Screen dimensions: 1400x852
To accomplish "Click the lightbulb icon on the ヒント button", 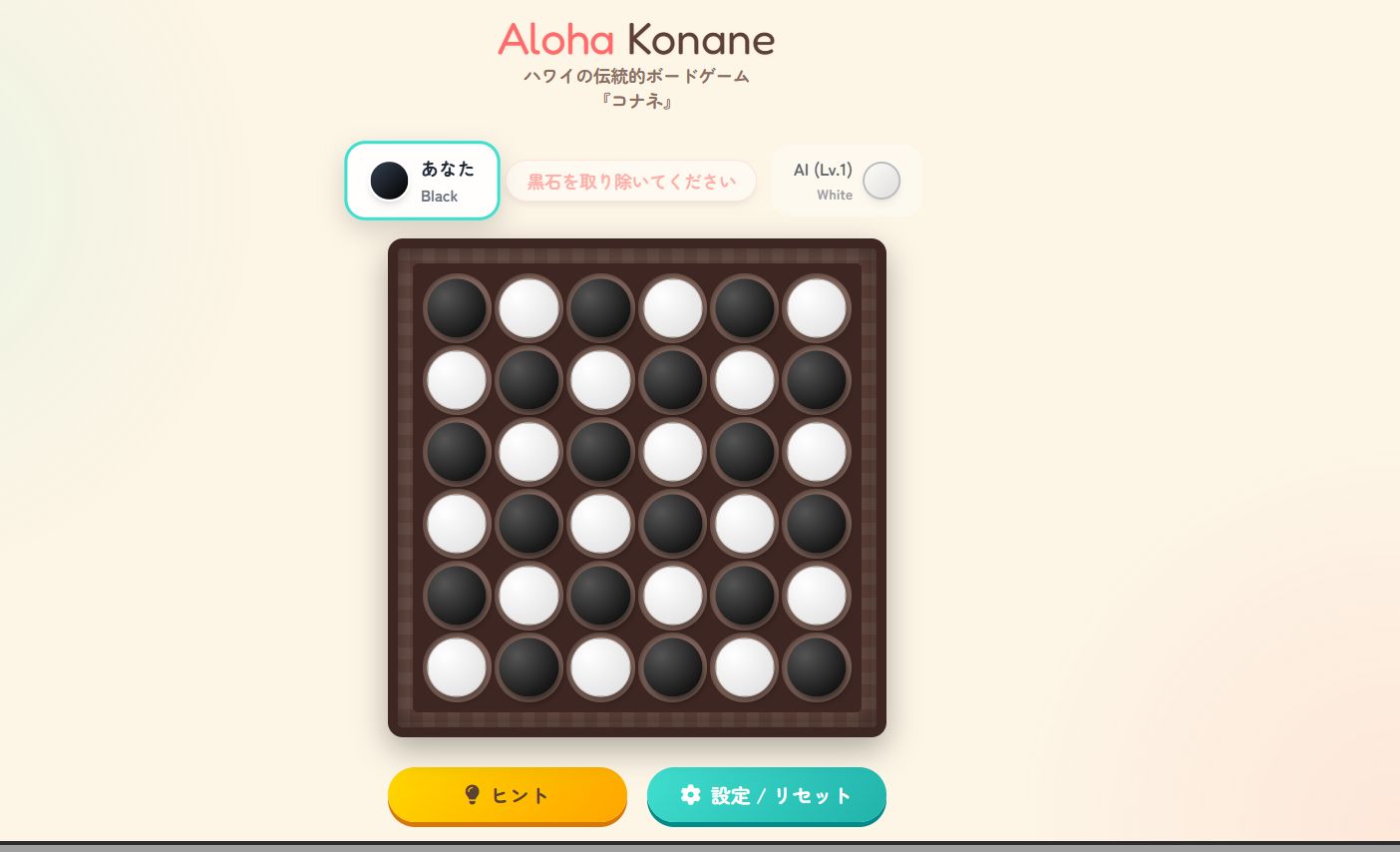I will coord(473,795).
